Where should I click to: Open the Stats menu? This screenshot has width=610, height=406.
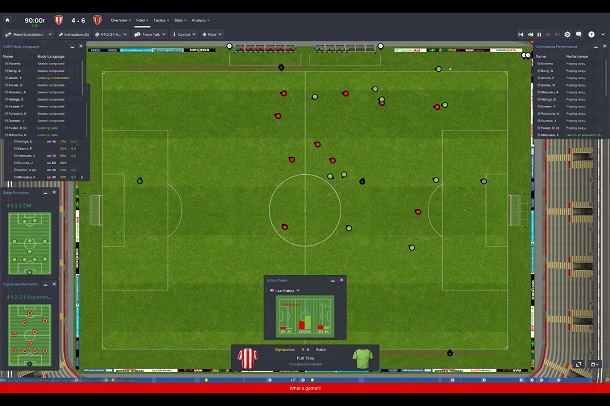tap(180, 20)
